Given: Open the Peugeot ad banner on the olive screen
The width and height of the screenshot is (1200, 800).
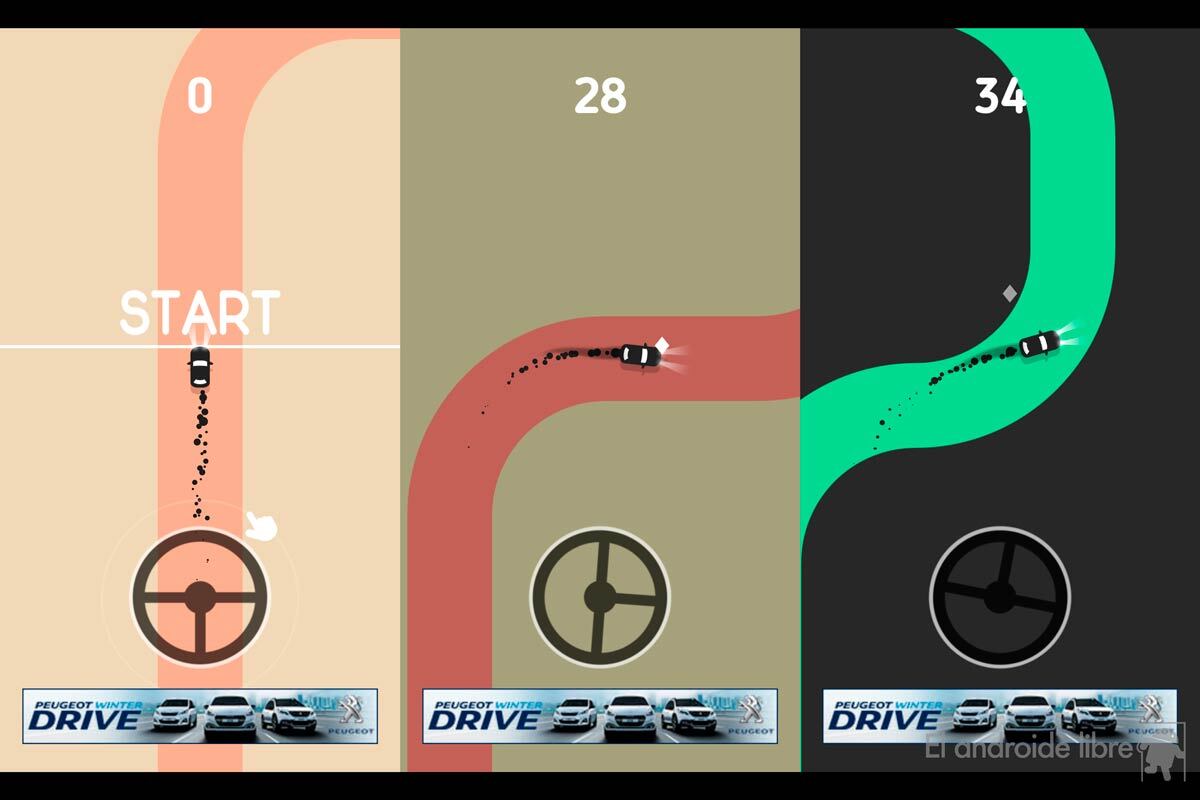Looking at the screenshot, I should point(600,715).
